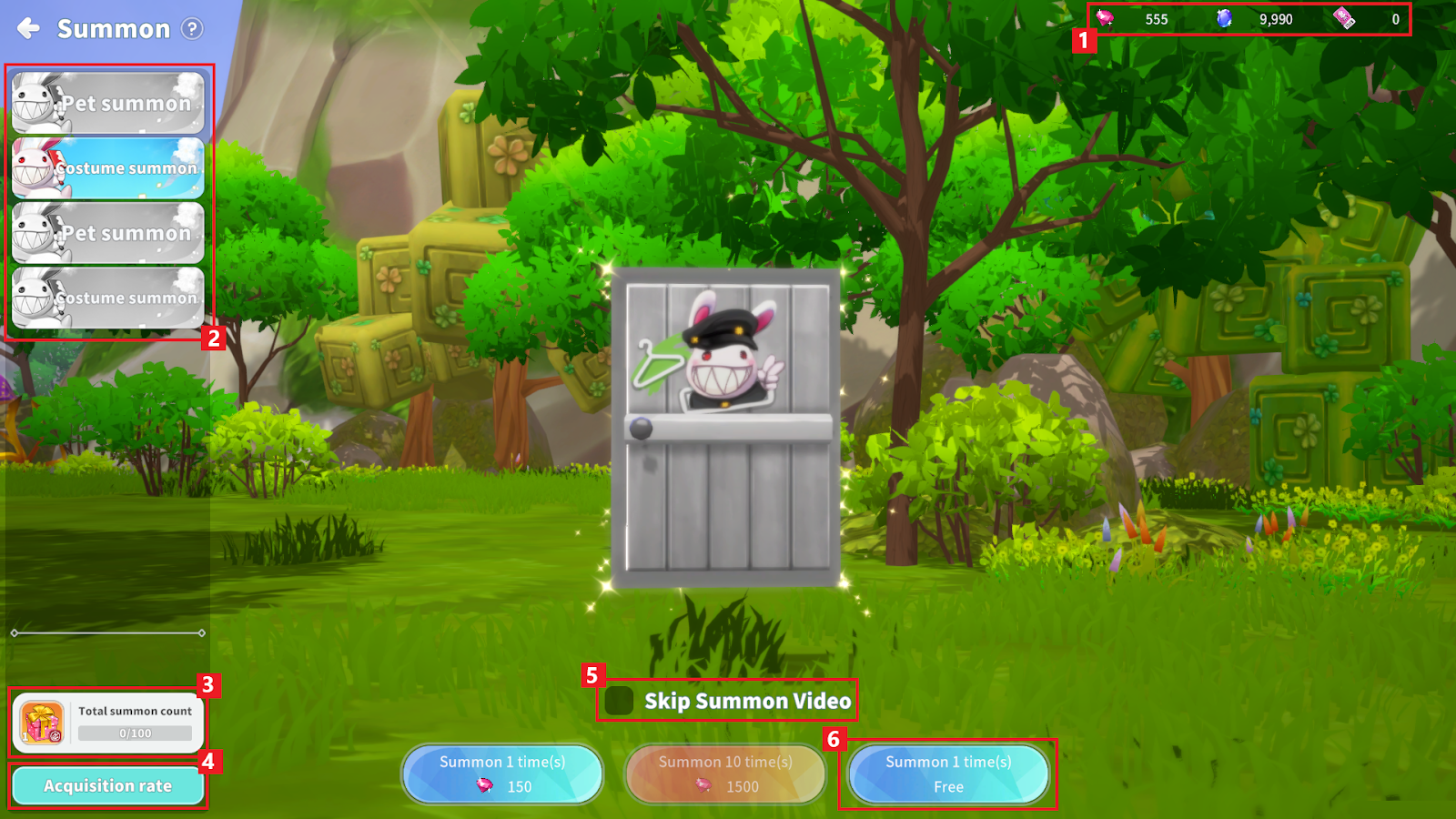
Task: Show the Acquisition rate details
Action: tap(108, 786)
